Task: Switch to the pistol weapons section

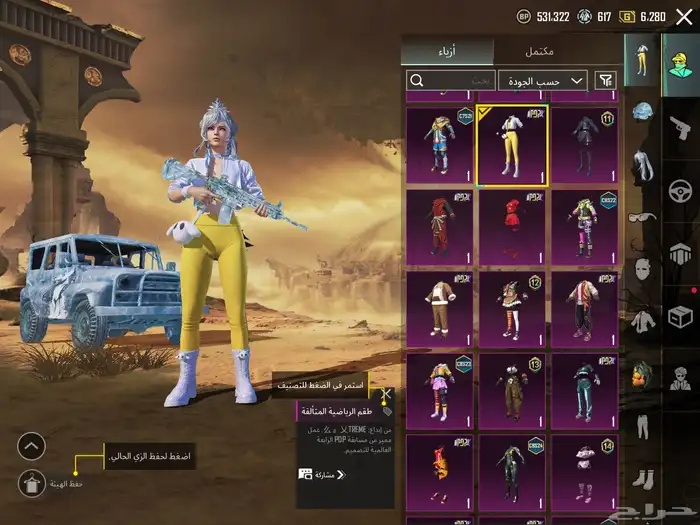Action: click(681, 125)
